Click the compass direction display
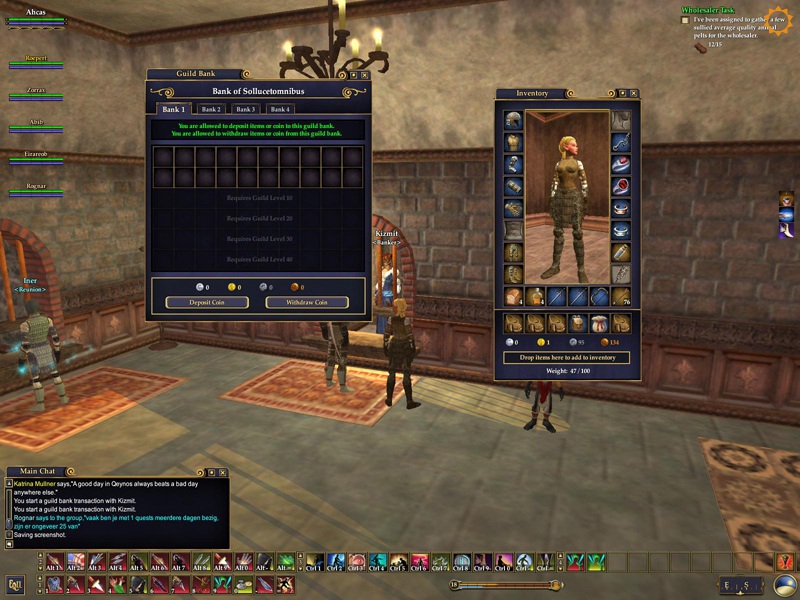Screen dimensions: 800x600 click(x=743, y=585)
